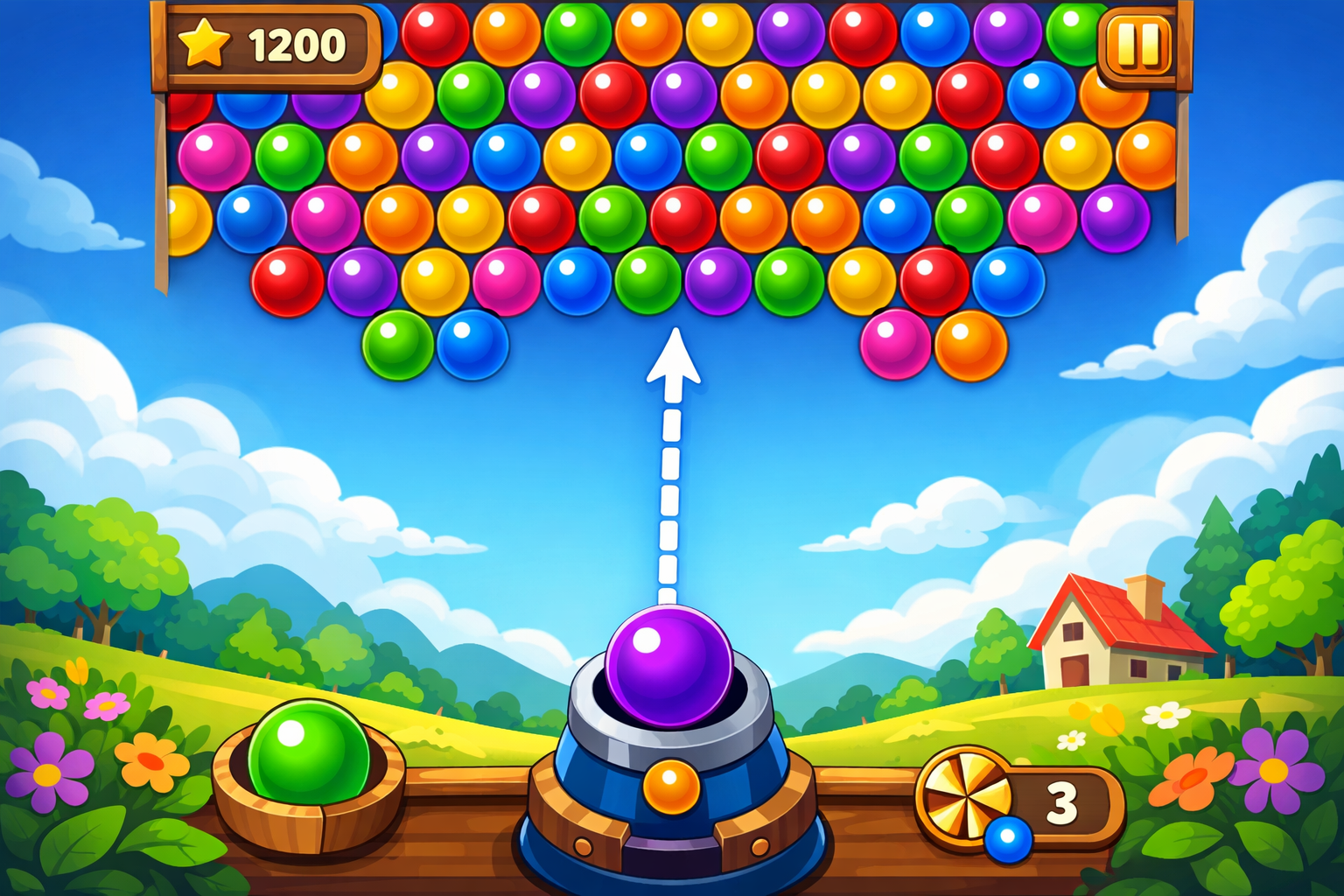
Task: Select the purple bubble loaded in the cannon
Action: (x=669, y=667)
